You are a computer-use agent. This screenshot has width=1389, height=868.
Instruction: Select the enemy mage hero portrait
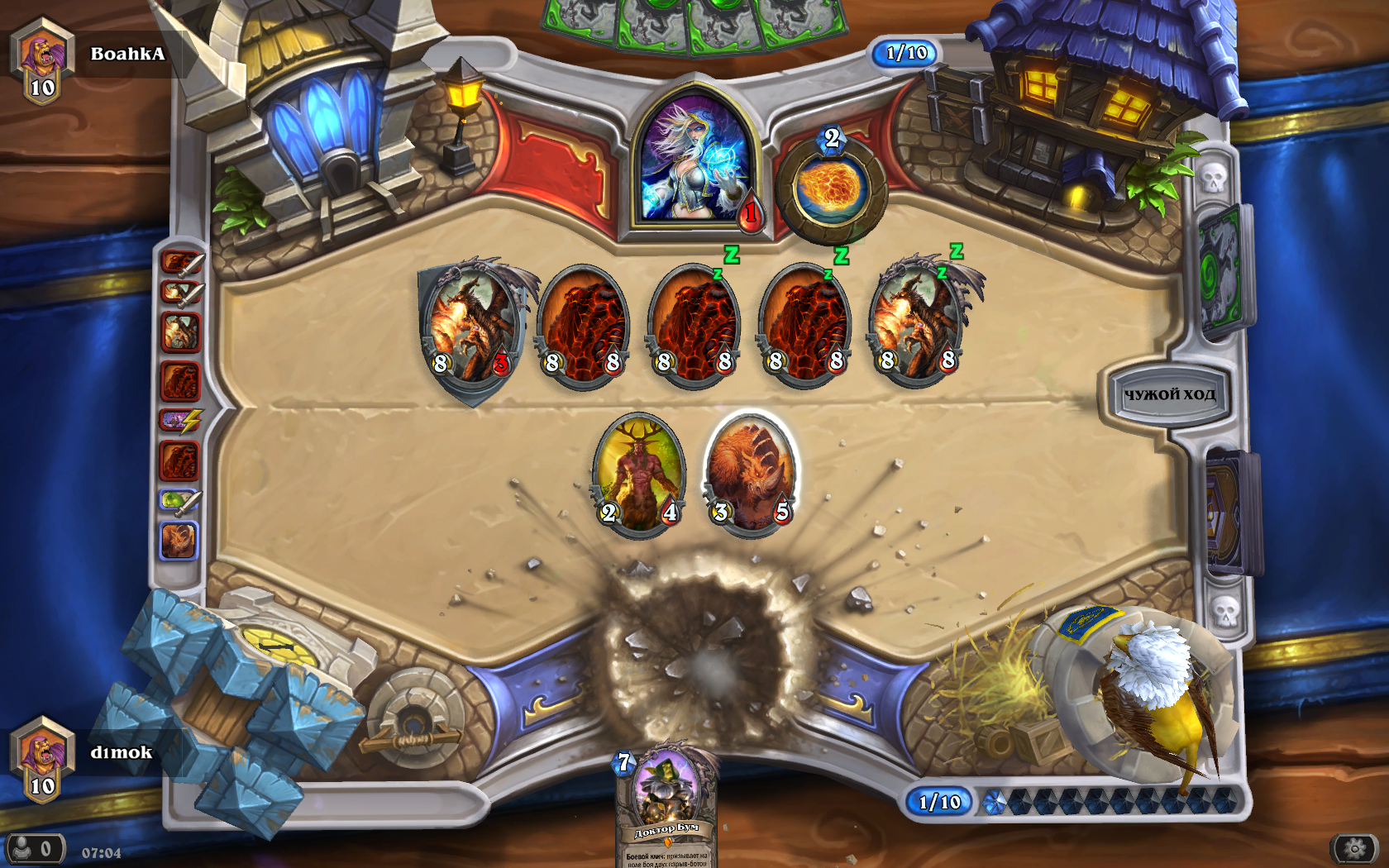pos(696,161)
